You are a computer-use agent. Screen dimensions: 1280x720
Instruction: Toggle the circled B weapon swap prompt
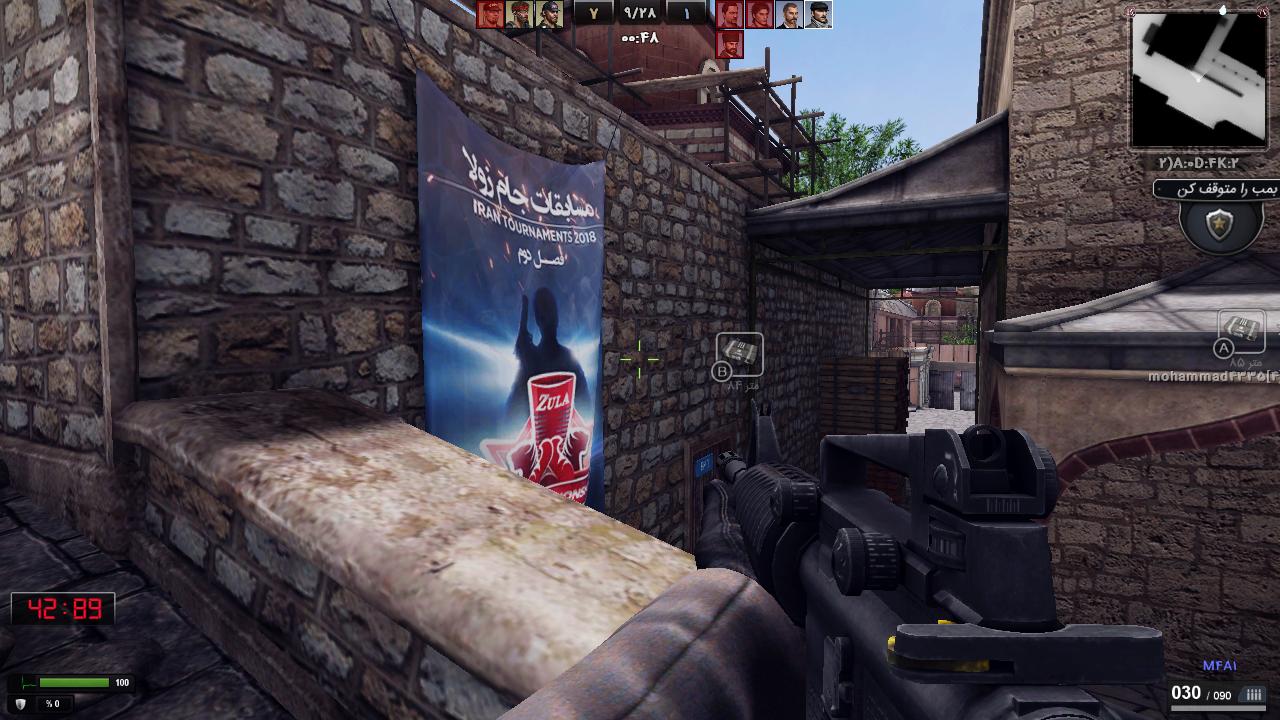(x=722, y=371)
